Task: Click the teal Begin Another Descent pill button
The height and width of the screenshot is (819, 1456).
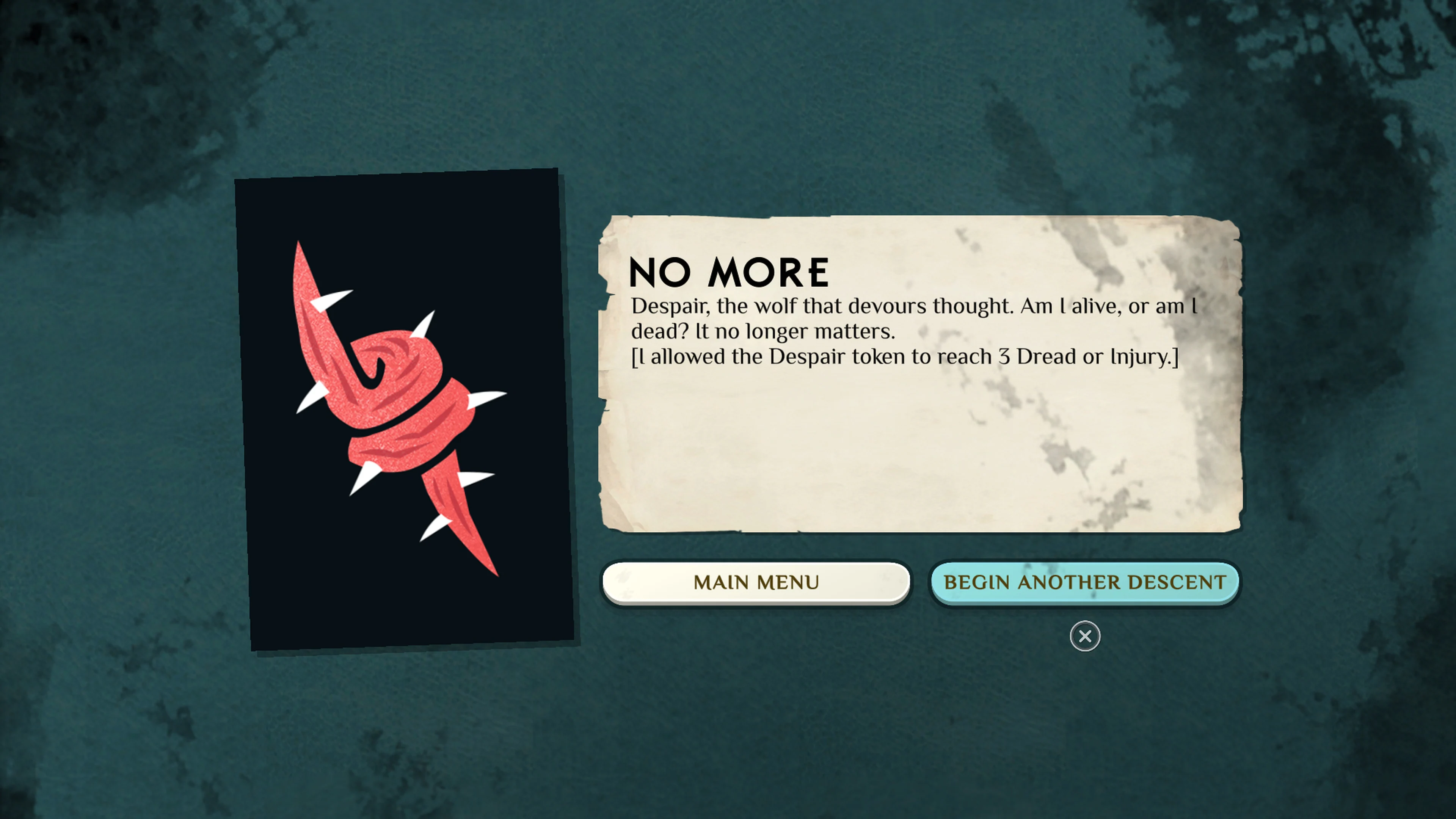Action: point(1085,582)
